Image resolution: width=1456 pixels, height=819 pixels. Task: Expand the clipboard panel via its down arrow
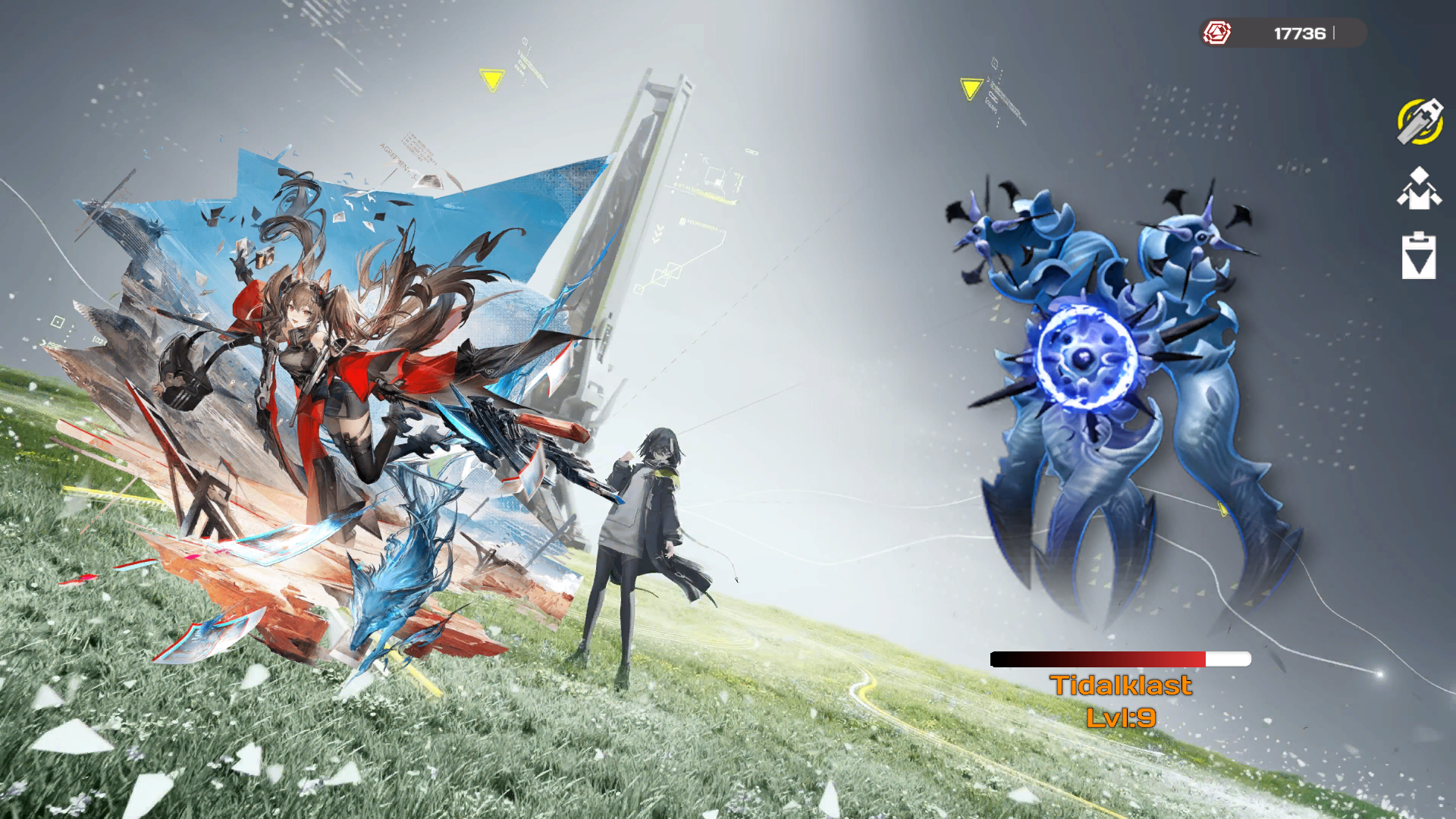click(1418, 262)
